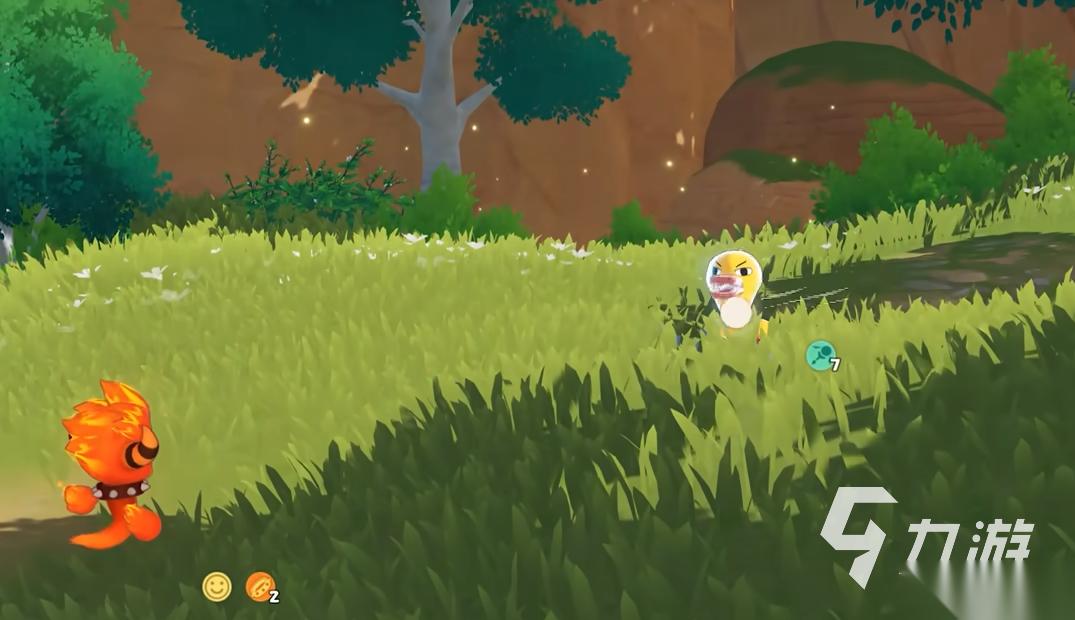The width and height of the screenshot is (1075, 620).
Task: Click the teal flower icon marked 7
Action: [x=821, y=355]
